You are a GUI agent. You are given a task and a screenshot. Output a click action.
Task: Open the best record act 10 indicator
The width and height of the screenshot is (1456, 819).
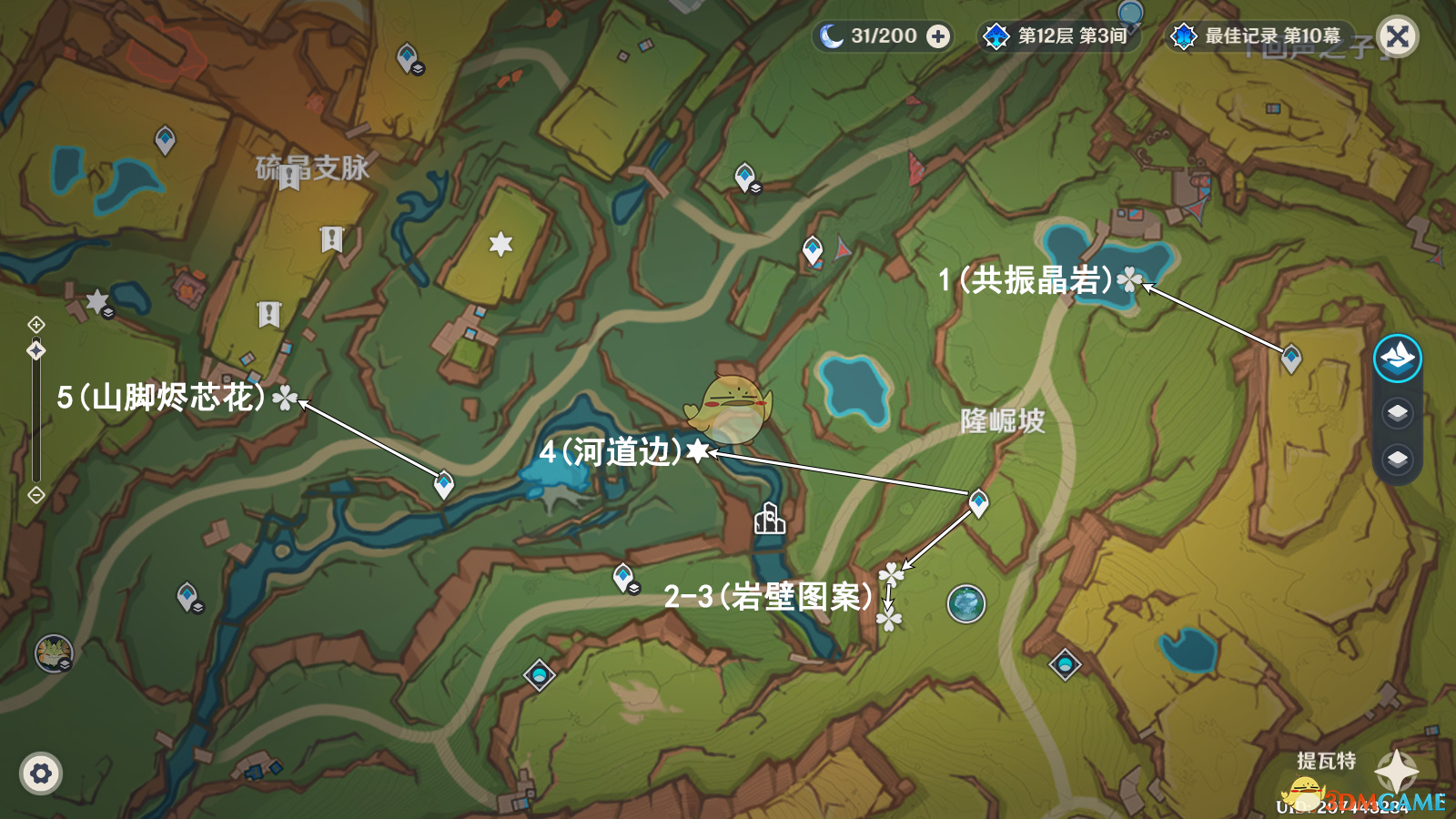point(1259,36)
